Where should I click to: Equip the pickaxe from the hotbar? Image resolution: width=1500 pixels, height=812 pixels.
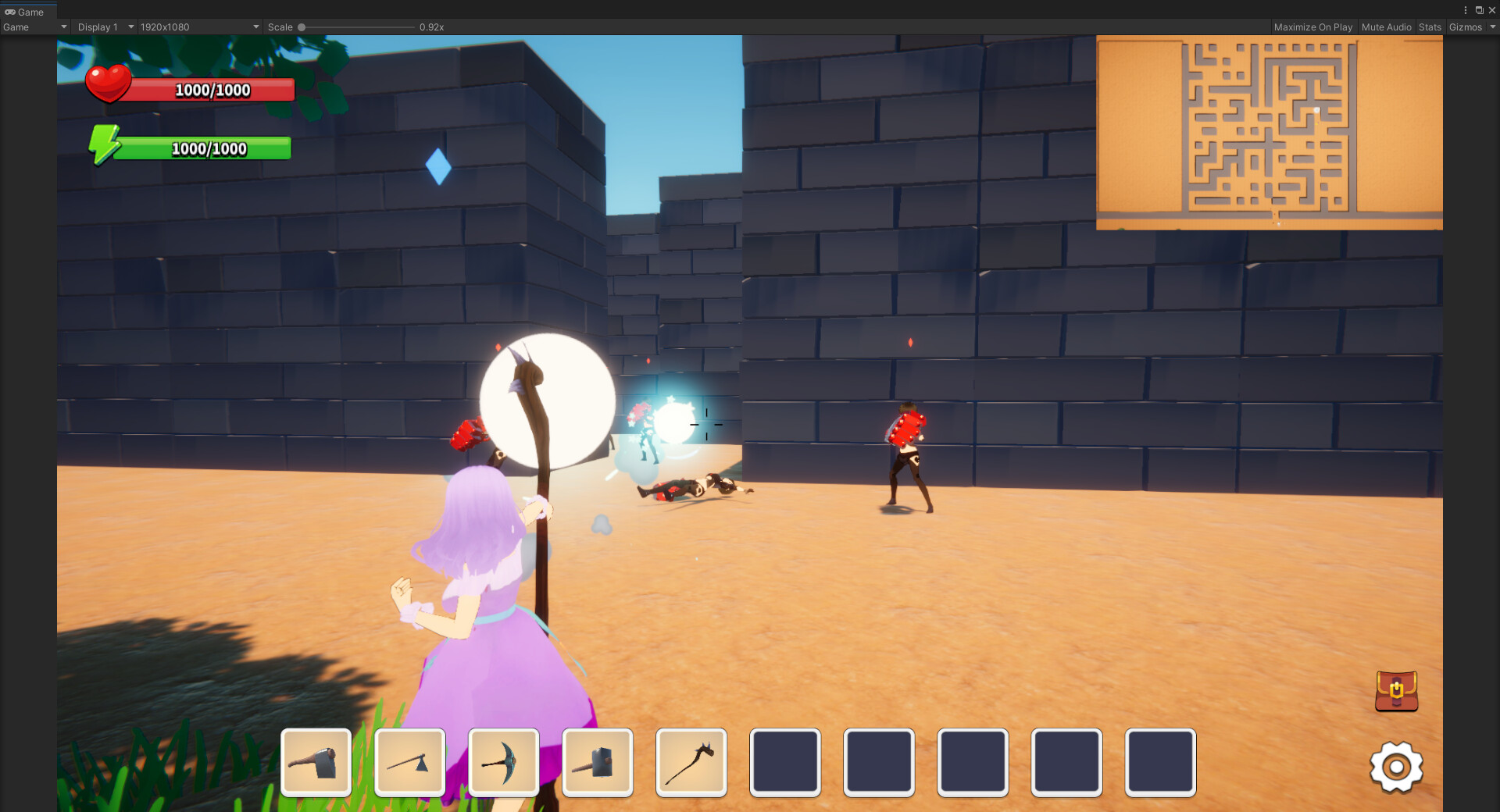(503, 763)
